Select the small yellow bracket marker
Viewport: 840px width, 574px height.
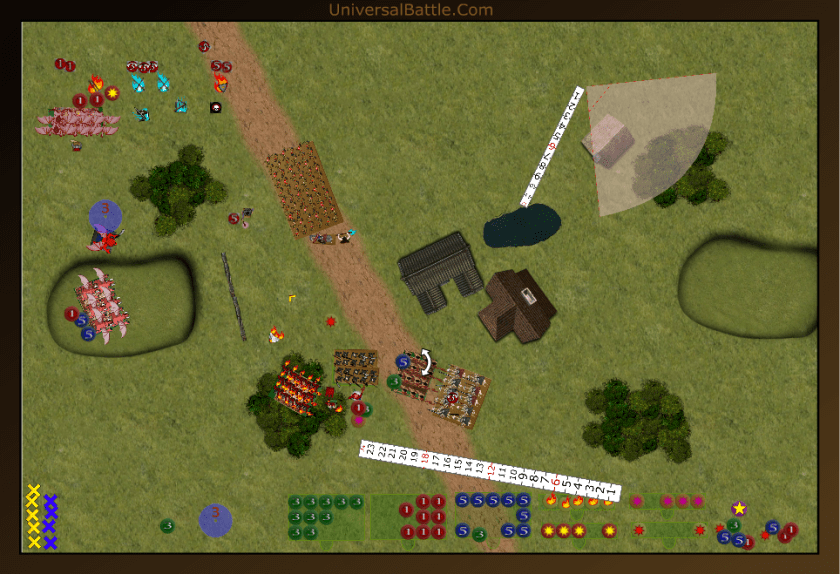292,297
